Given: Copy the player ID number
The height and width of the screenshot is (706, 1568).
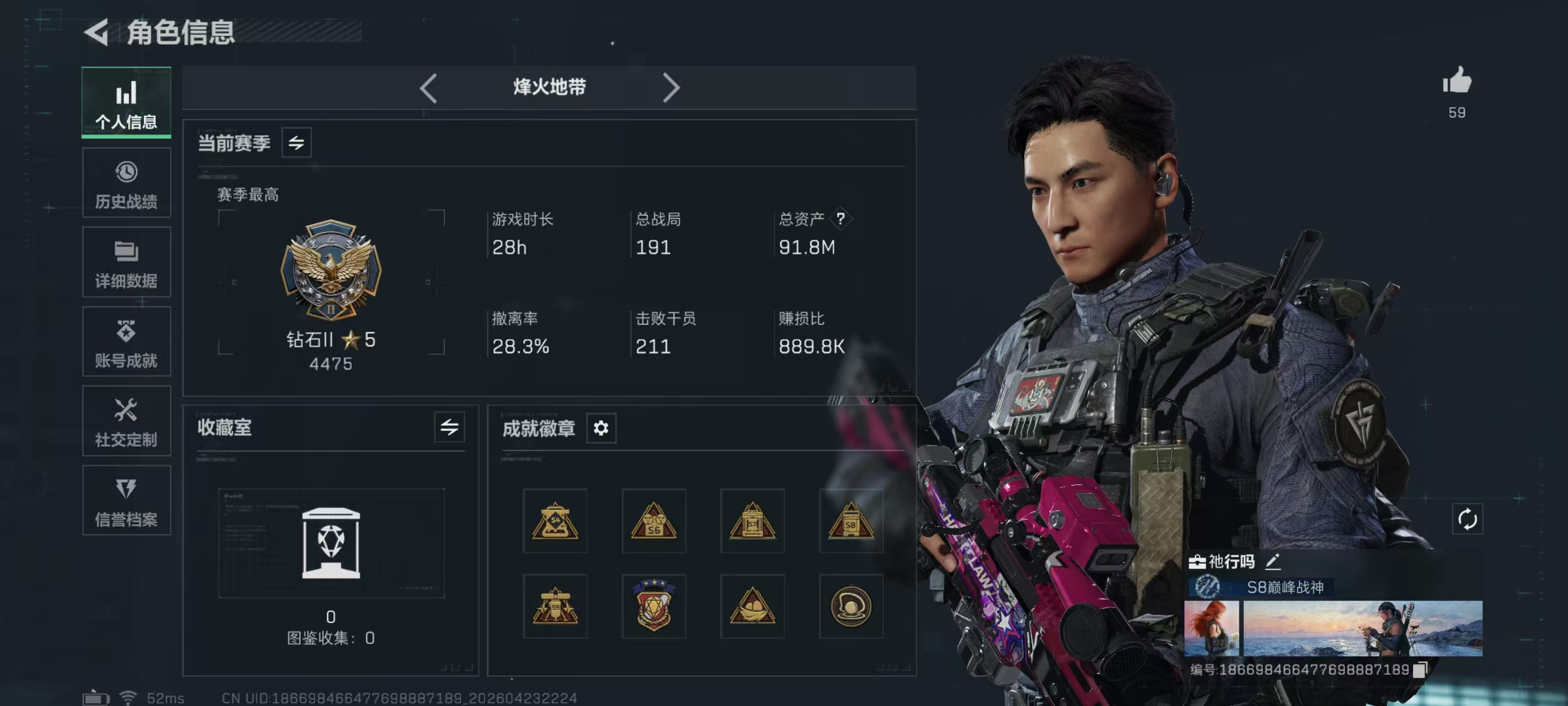Looking at the screenshot, I should point(1420,670).
